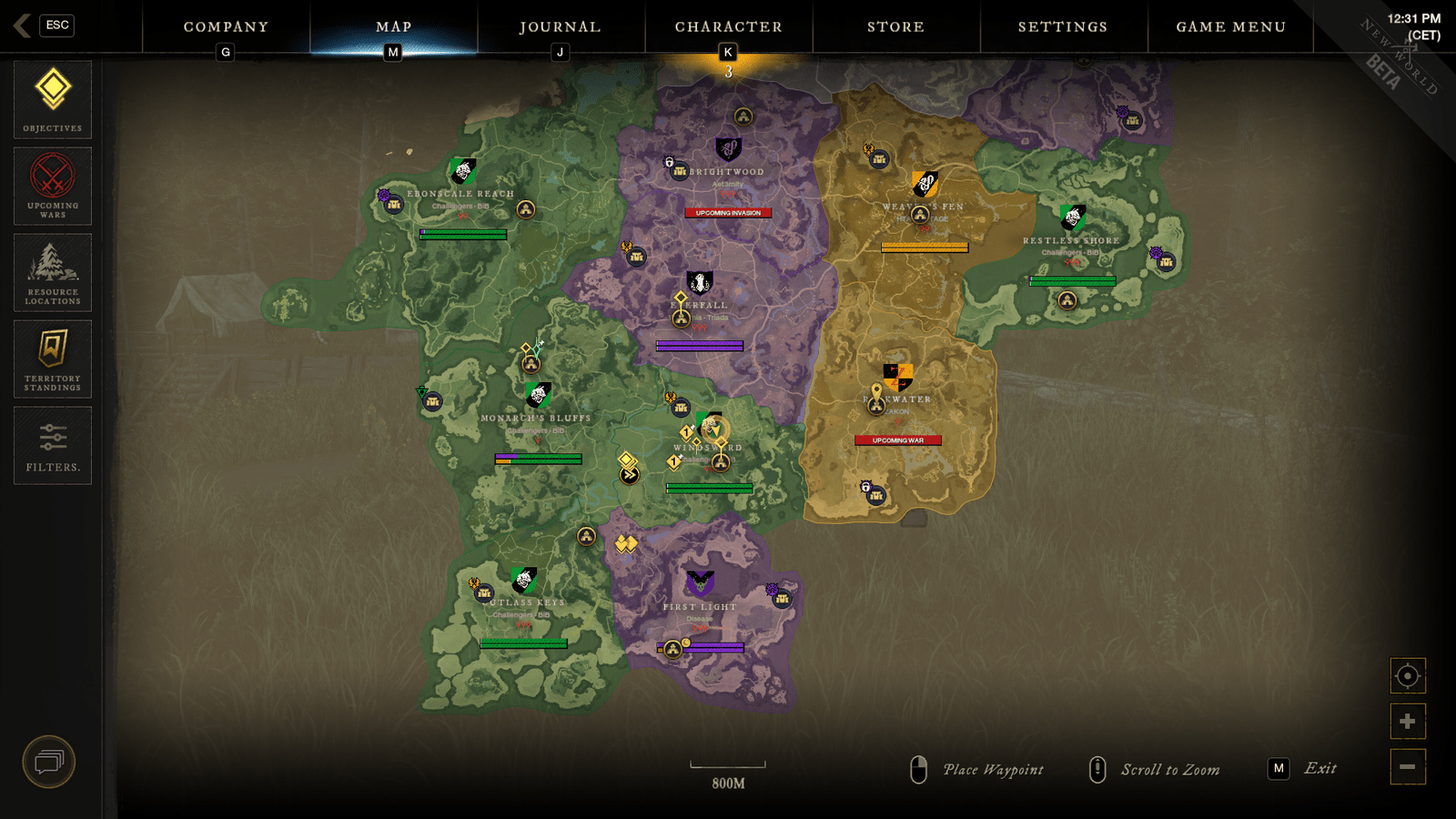The width and height of the screenshot is (1456, 819).
Task: Expand the Upcoming Invasion banner in Brightwood
Action: pos(728,215)
